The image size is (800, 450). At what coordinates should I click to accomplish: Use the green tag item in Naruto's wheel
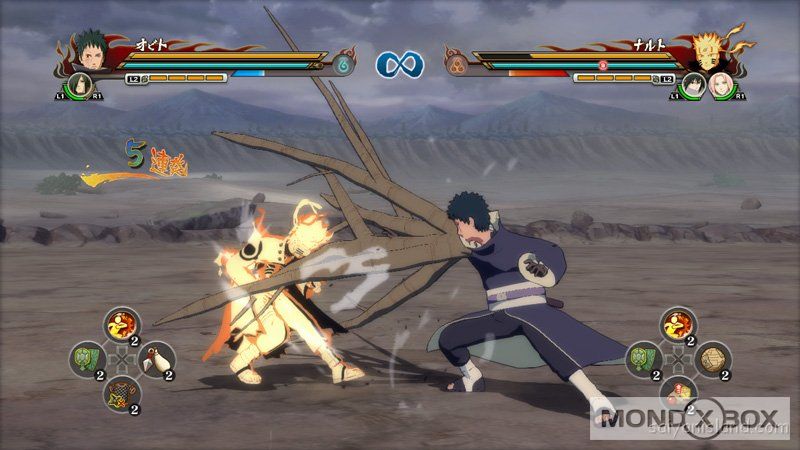(641, 357)
